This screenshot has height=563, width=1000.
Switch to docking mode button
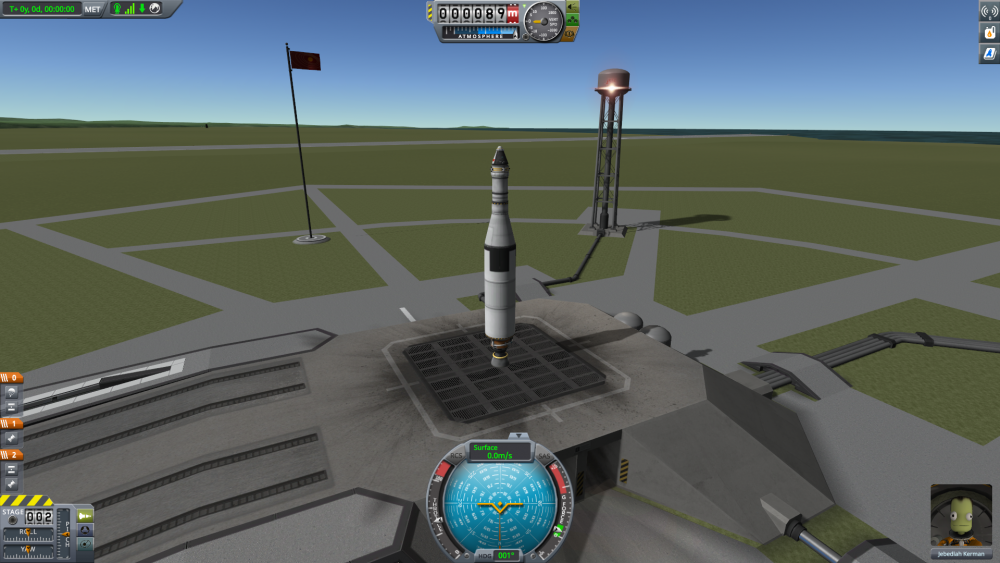tap(85, 530)
